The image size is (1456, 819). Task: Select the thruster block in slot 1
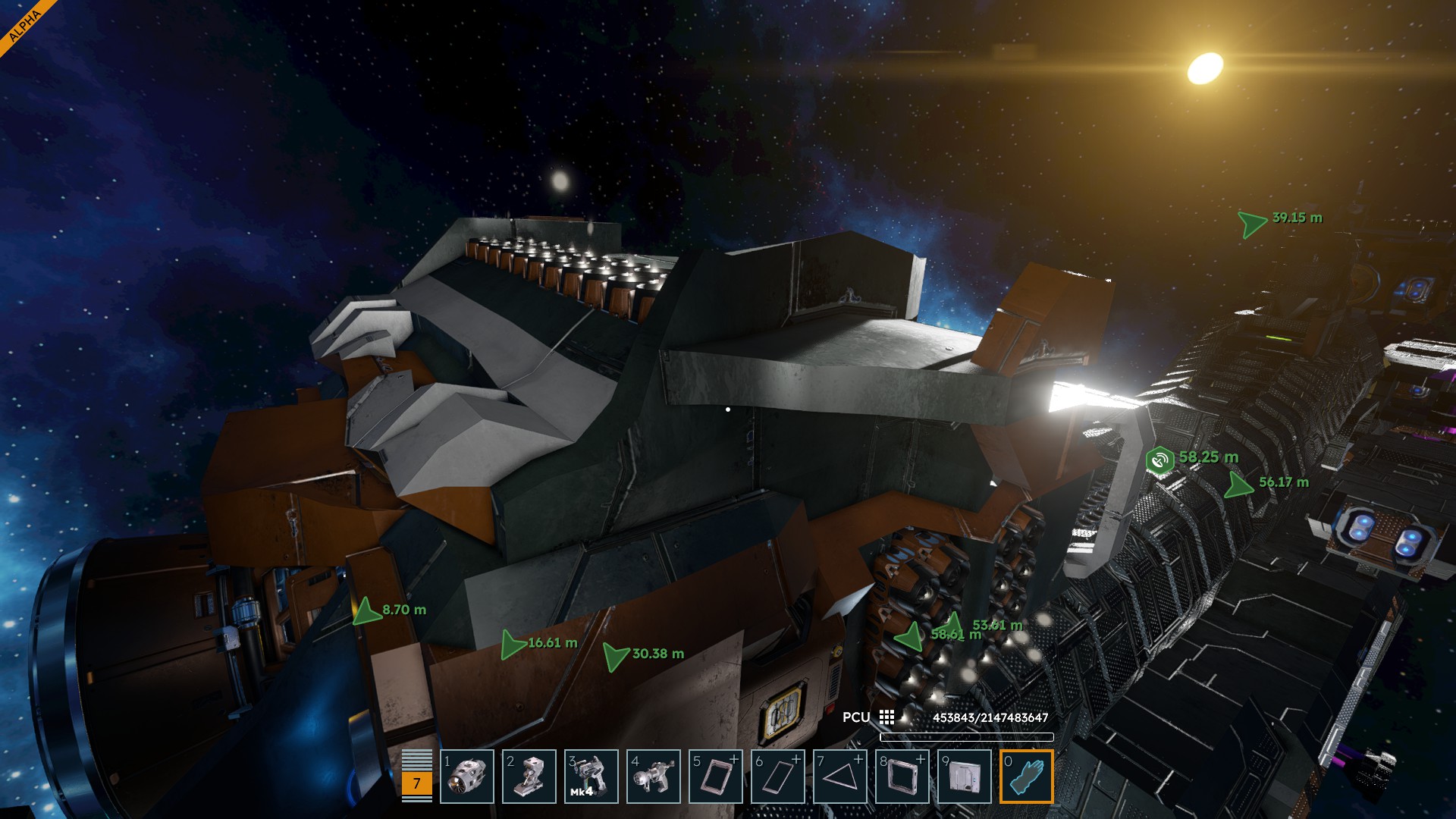pos(467,777)
